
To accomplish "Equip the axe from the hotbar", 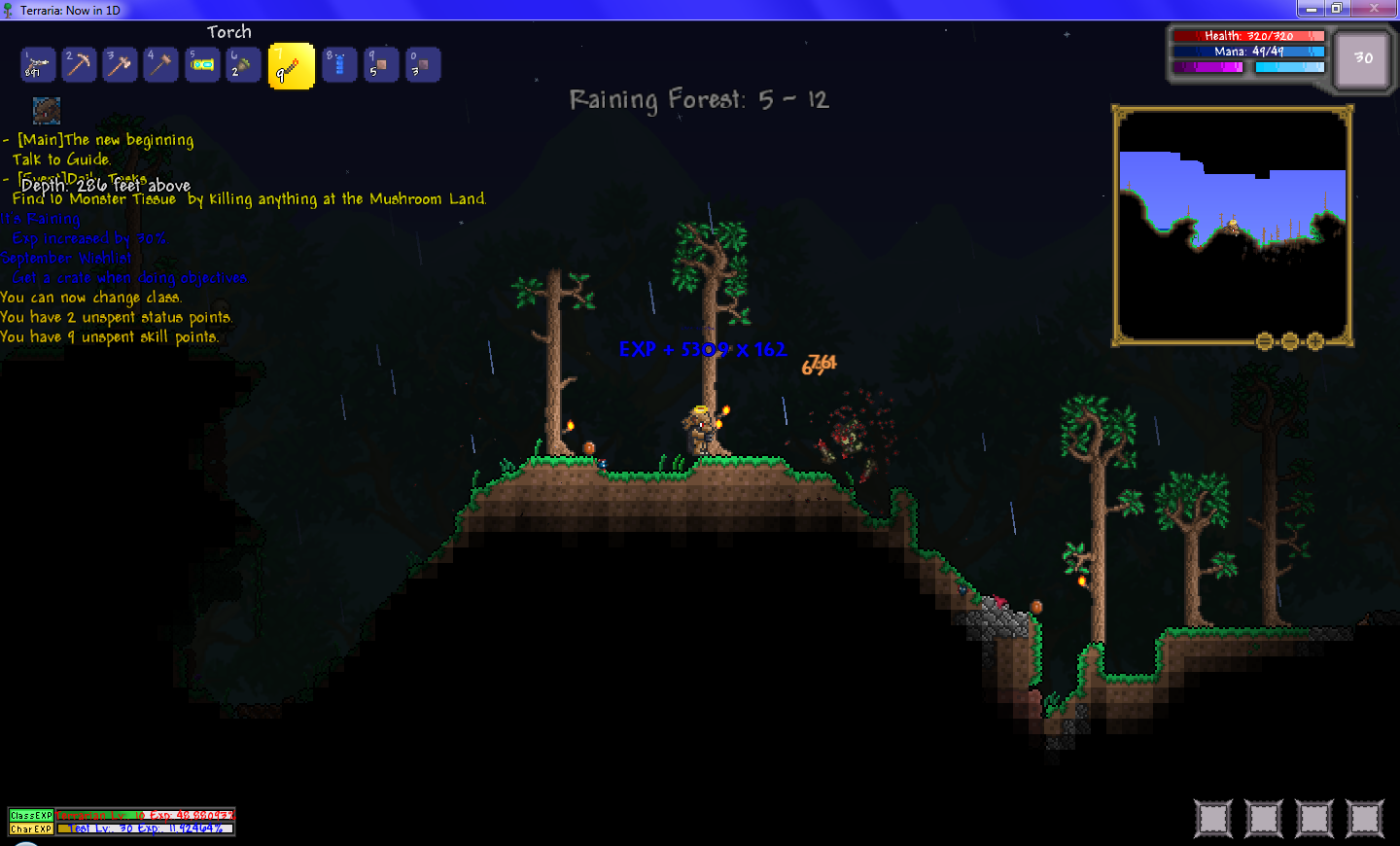I will point(120,65).
